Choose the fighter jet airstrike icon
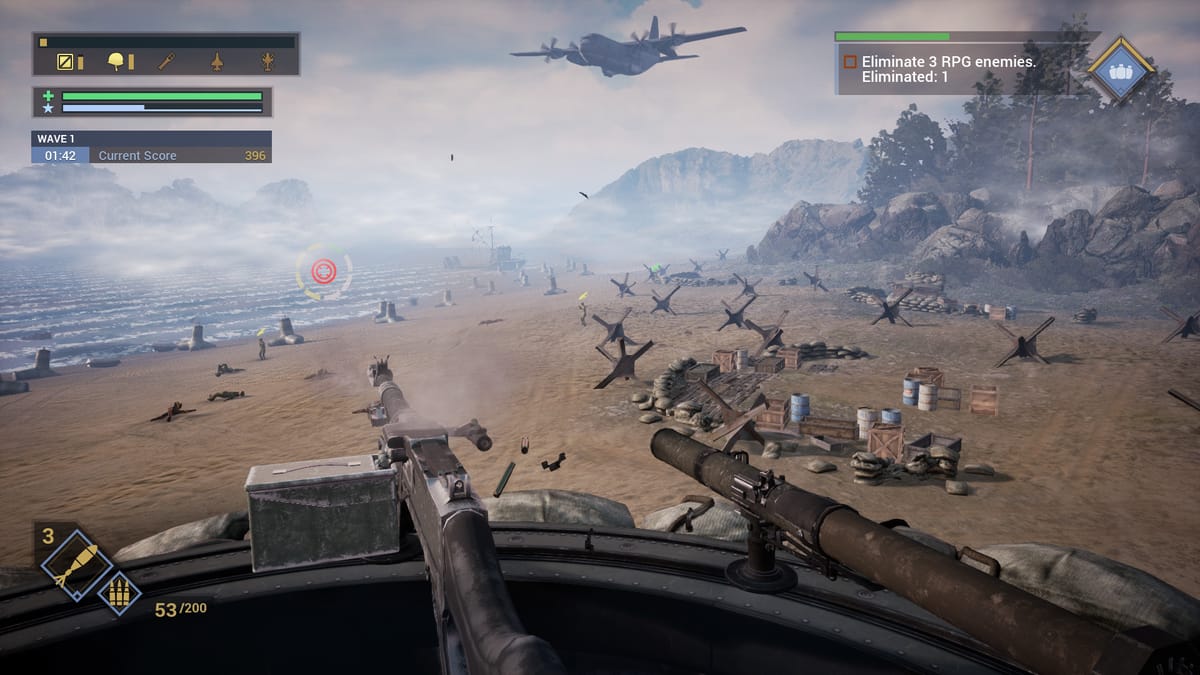Image resolution: width=1200 pixels, height=675 pixels. 217,62
